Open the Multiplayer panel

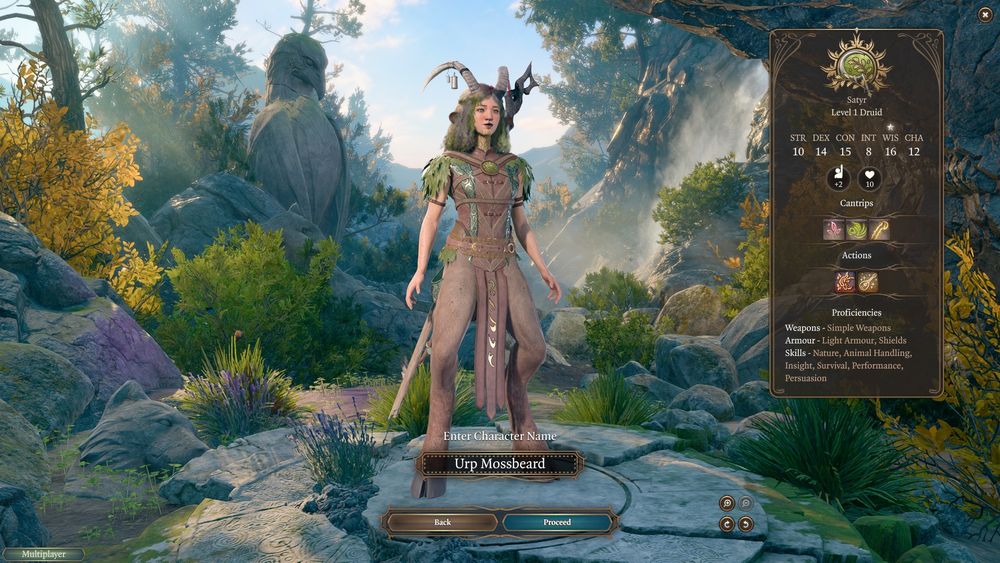point(42,554)
